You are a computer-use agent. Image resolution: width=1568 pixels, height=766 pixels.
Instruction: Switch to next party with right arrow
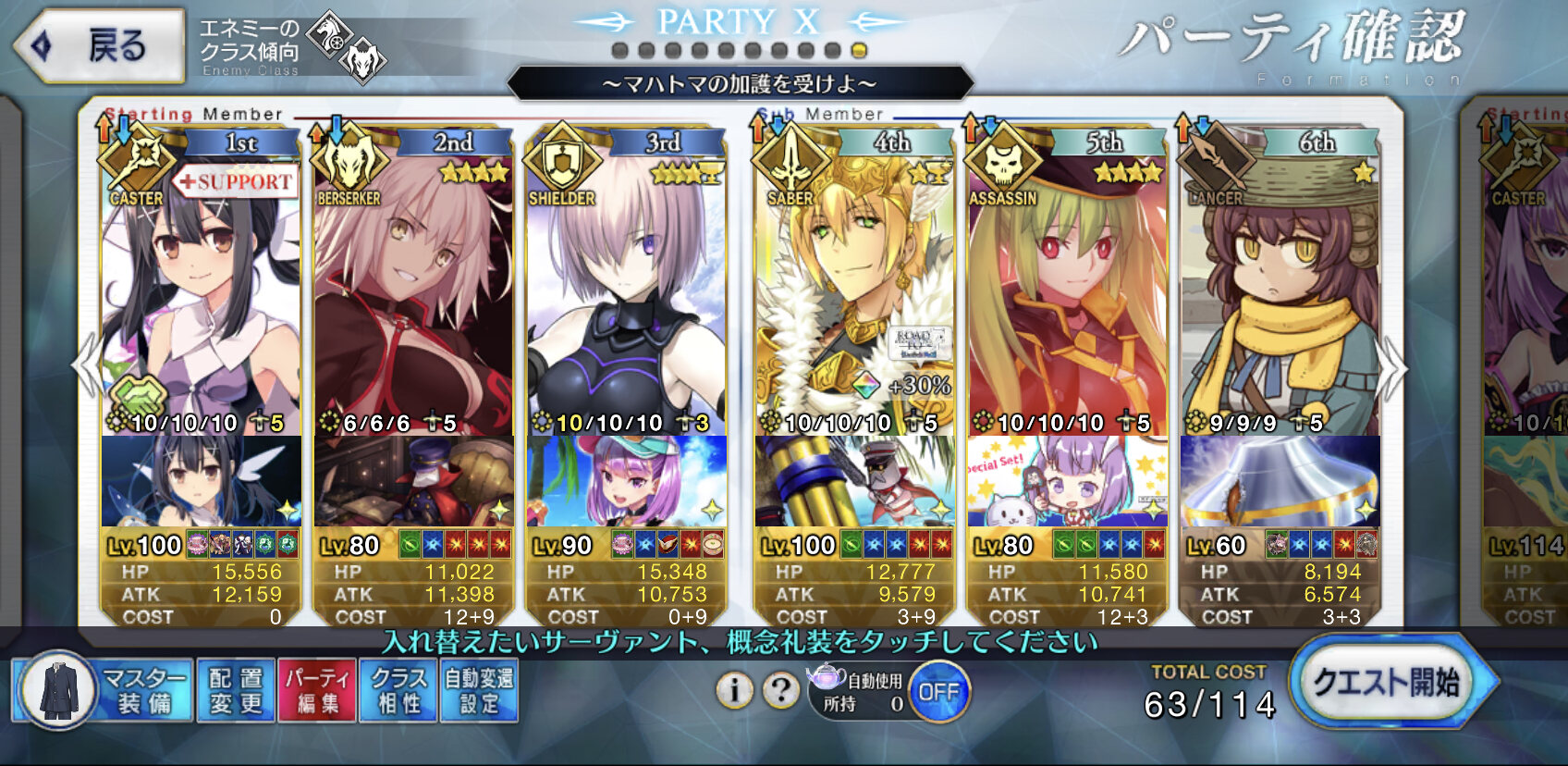[1391, 368]
